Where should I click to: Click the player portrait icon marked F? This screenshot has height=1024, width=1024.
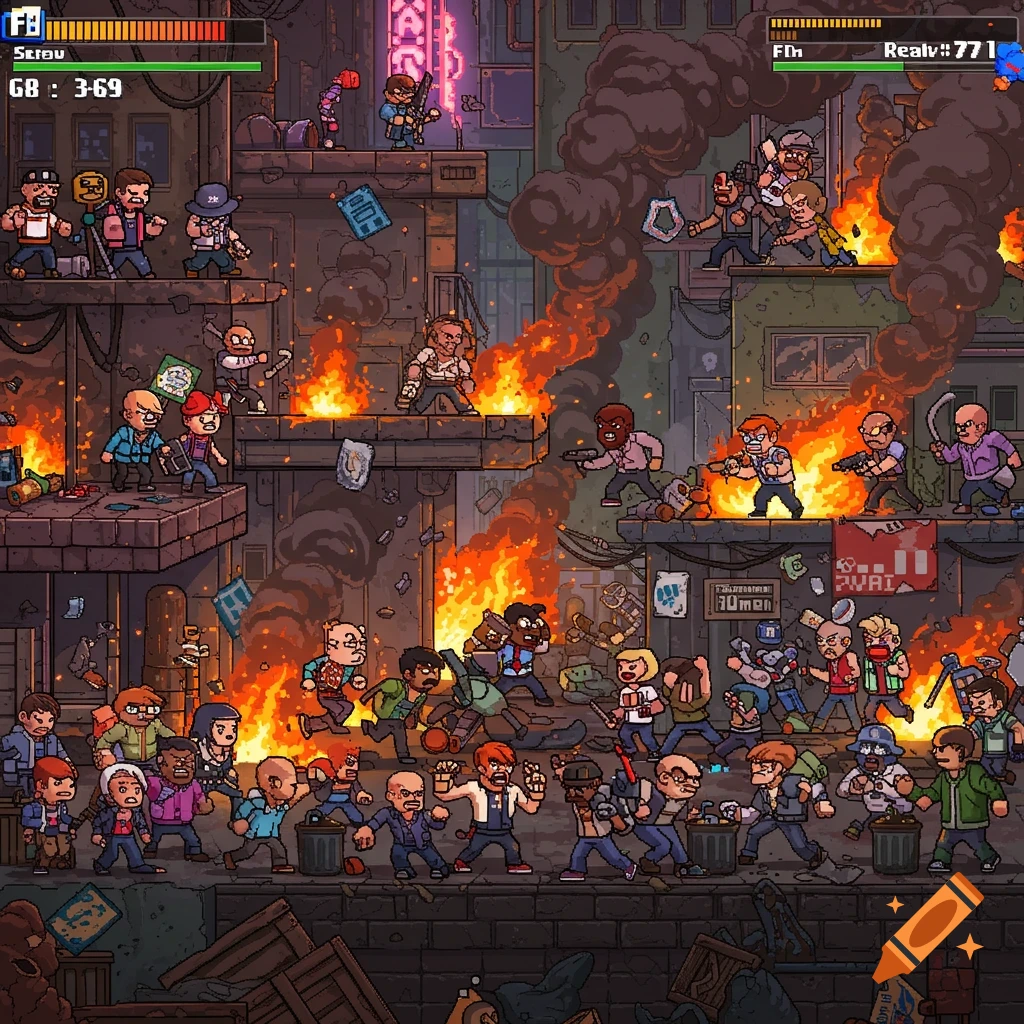coord(26,19)
